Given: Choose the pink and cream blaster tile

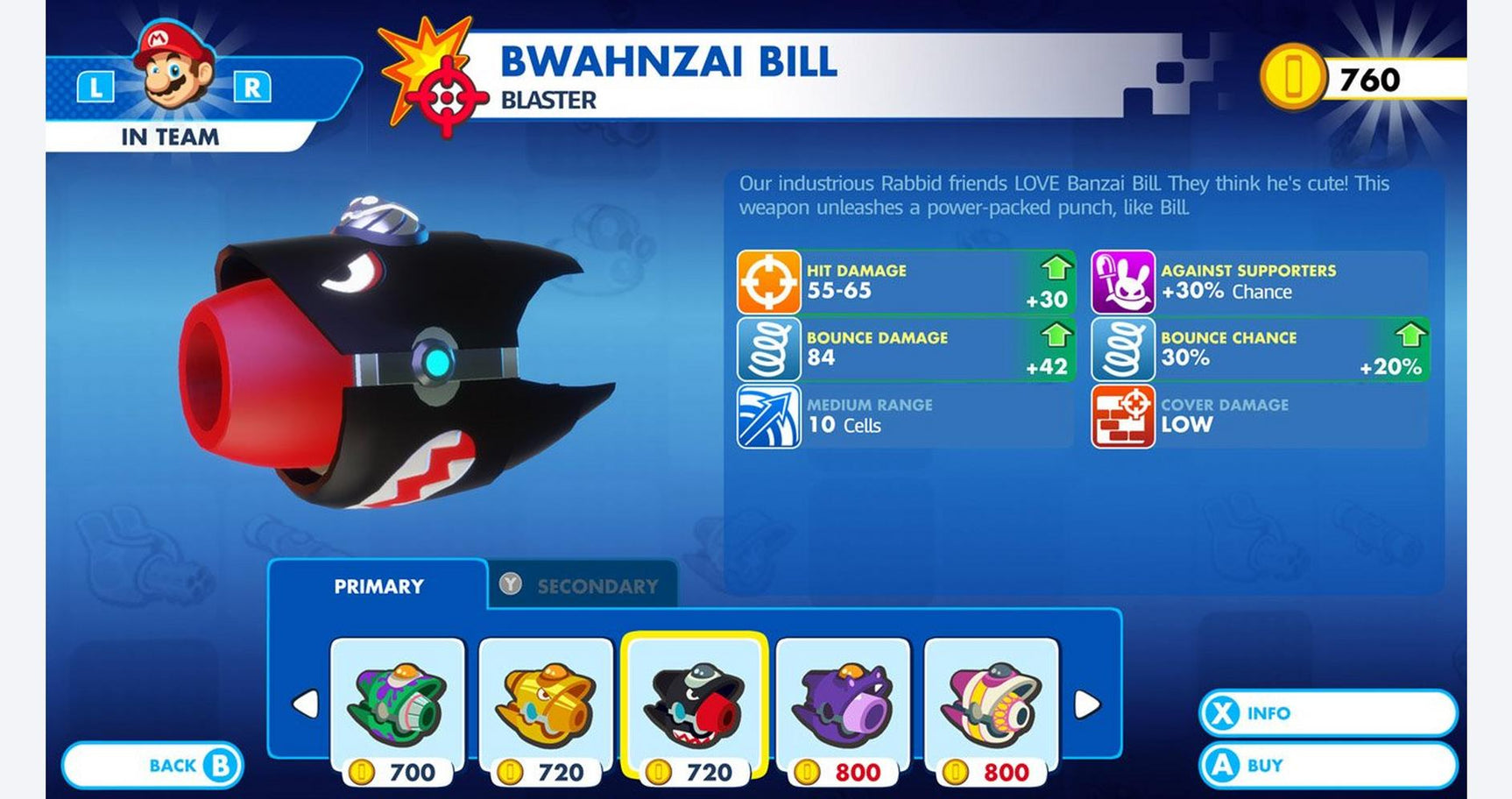Looking at the screenshot, I should point(991,704).
